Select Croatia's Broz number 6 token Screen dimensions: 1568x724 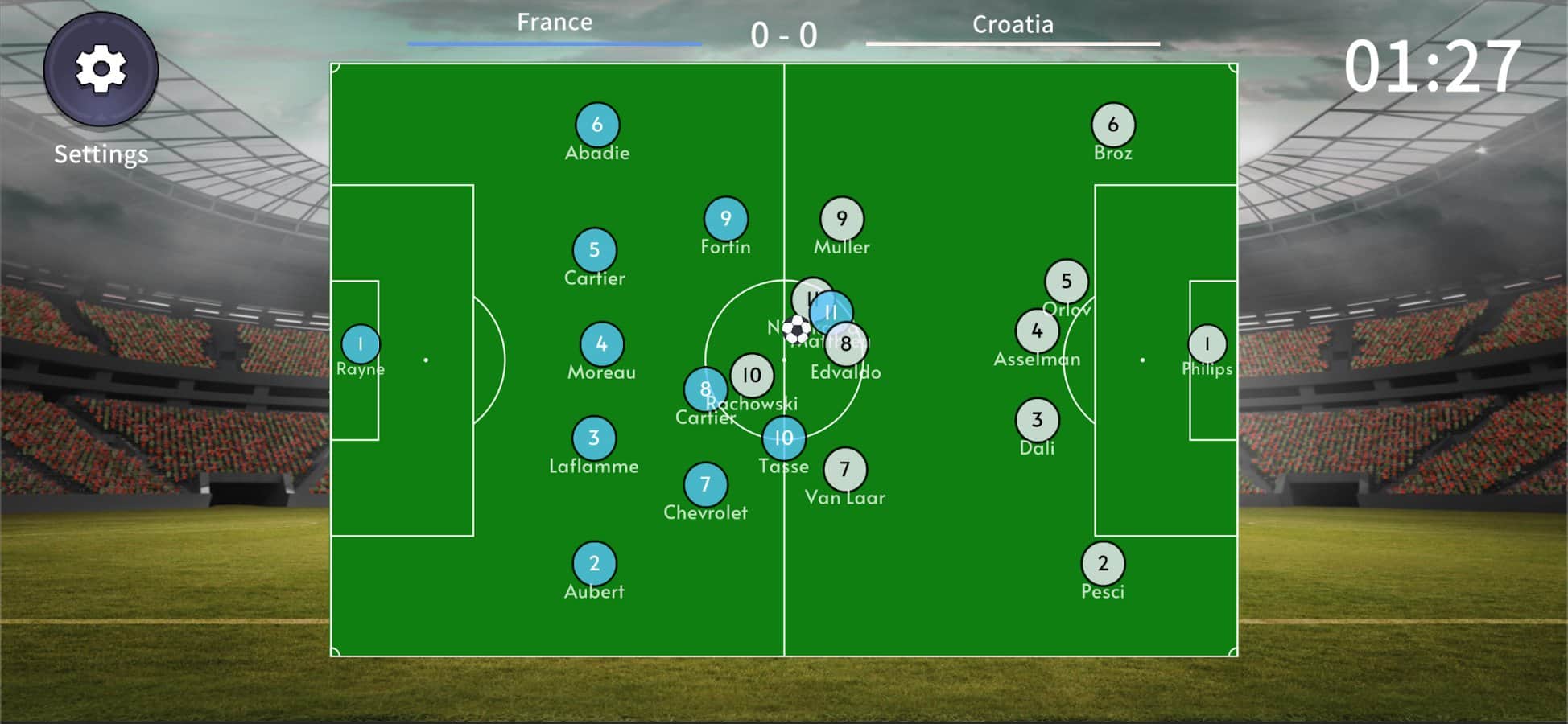point(1112,125)
